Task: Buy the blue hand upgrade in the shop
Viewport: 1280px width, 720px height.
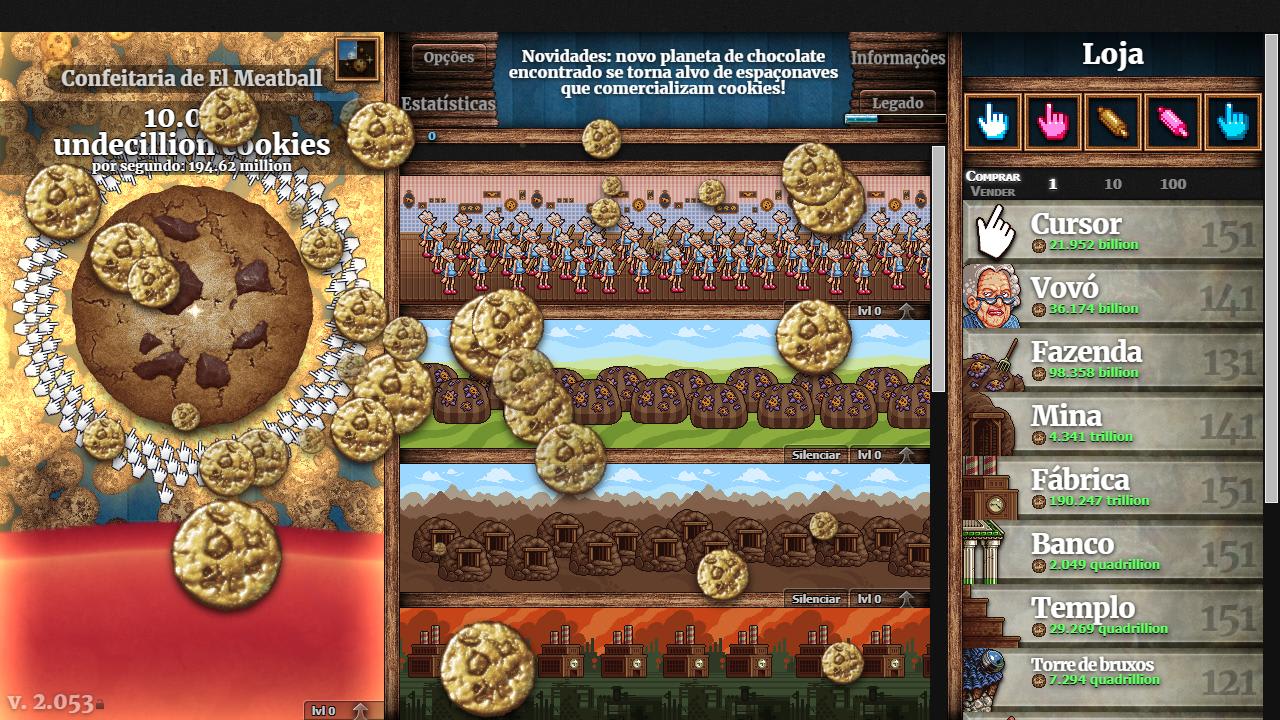Action: [1232, 122]
